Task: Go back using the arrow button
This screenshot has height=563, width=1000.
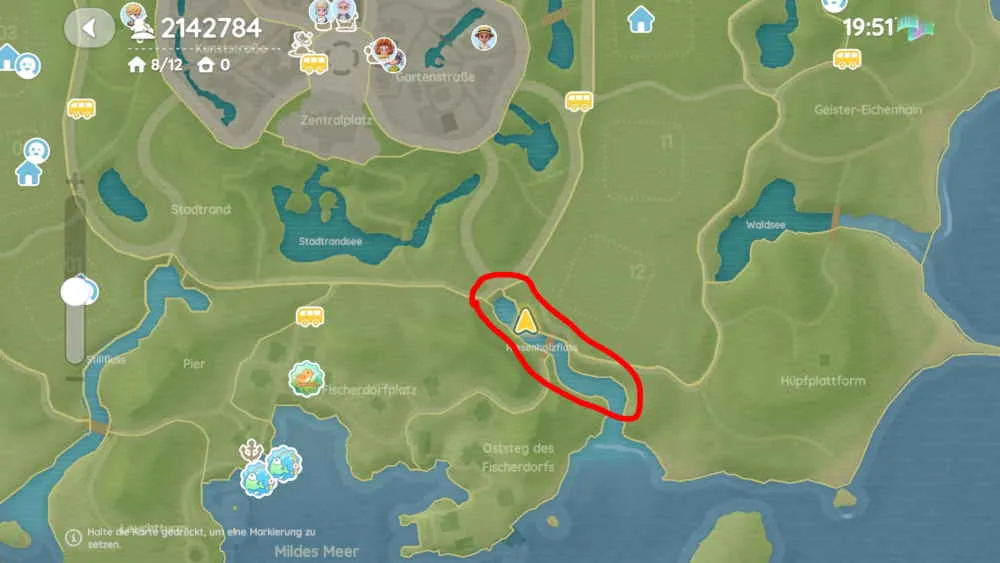Action: [x=89, y=28]
